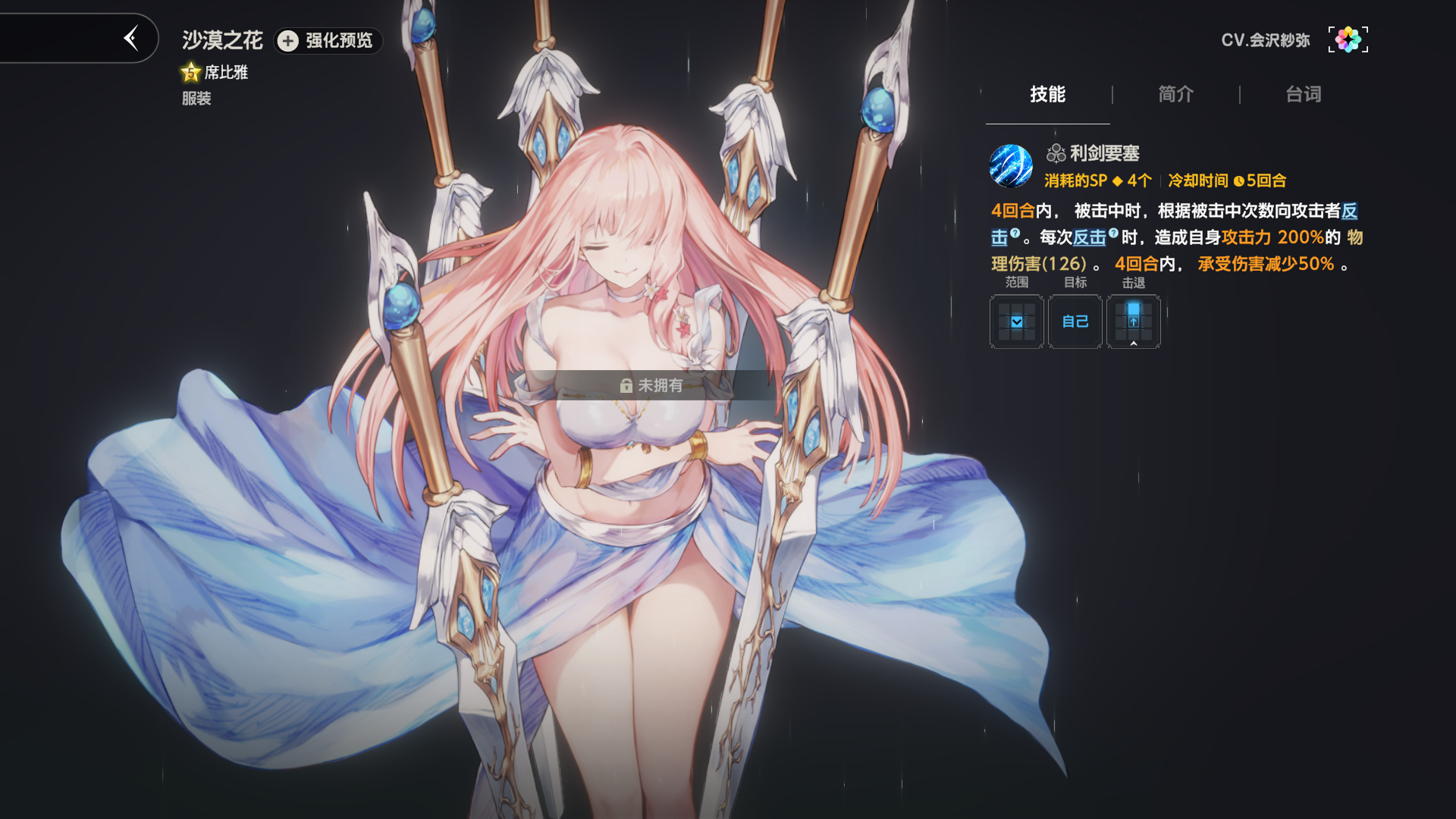Open the 强化预览 enhancement preview
The width and height of the screenshot is (1456, 819).
[x=328, y=42]
